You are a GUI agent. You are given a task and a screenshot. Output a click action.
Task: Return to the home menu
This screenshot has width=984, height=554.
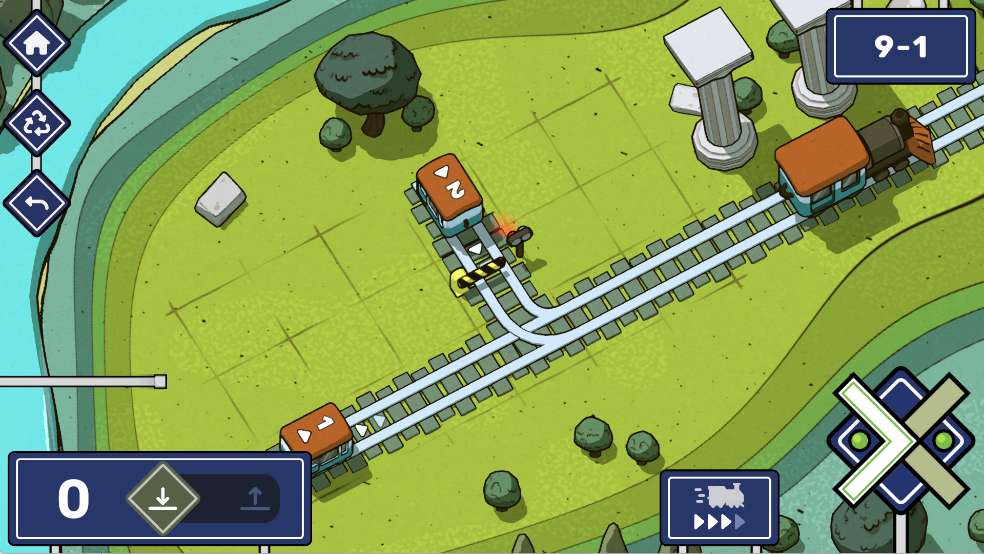point(36,43)
